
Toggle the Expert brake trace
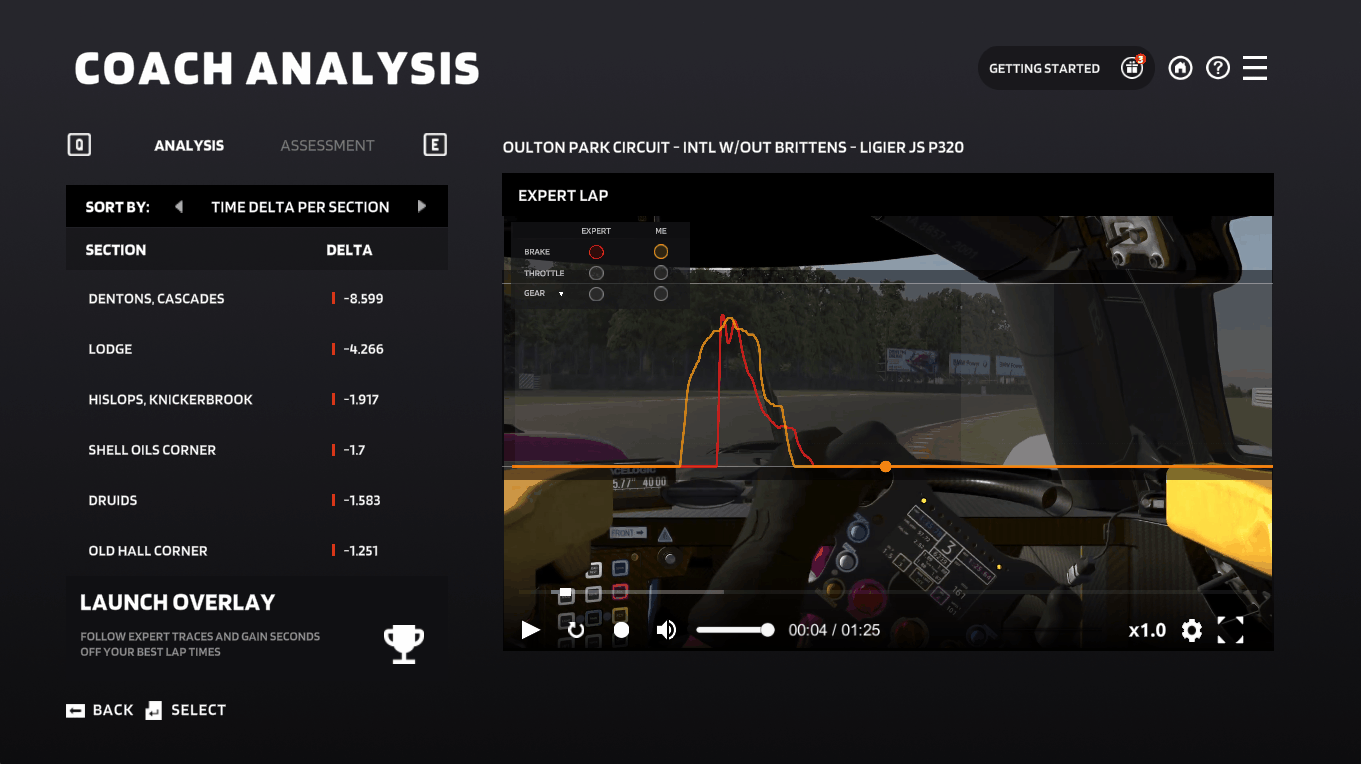point(596,251)
